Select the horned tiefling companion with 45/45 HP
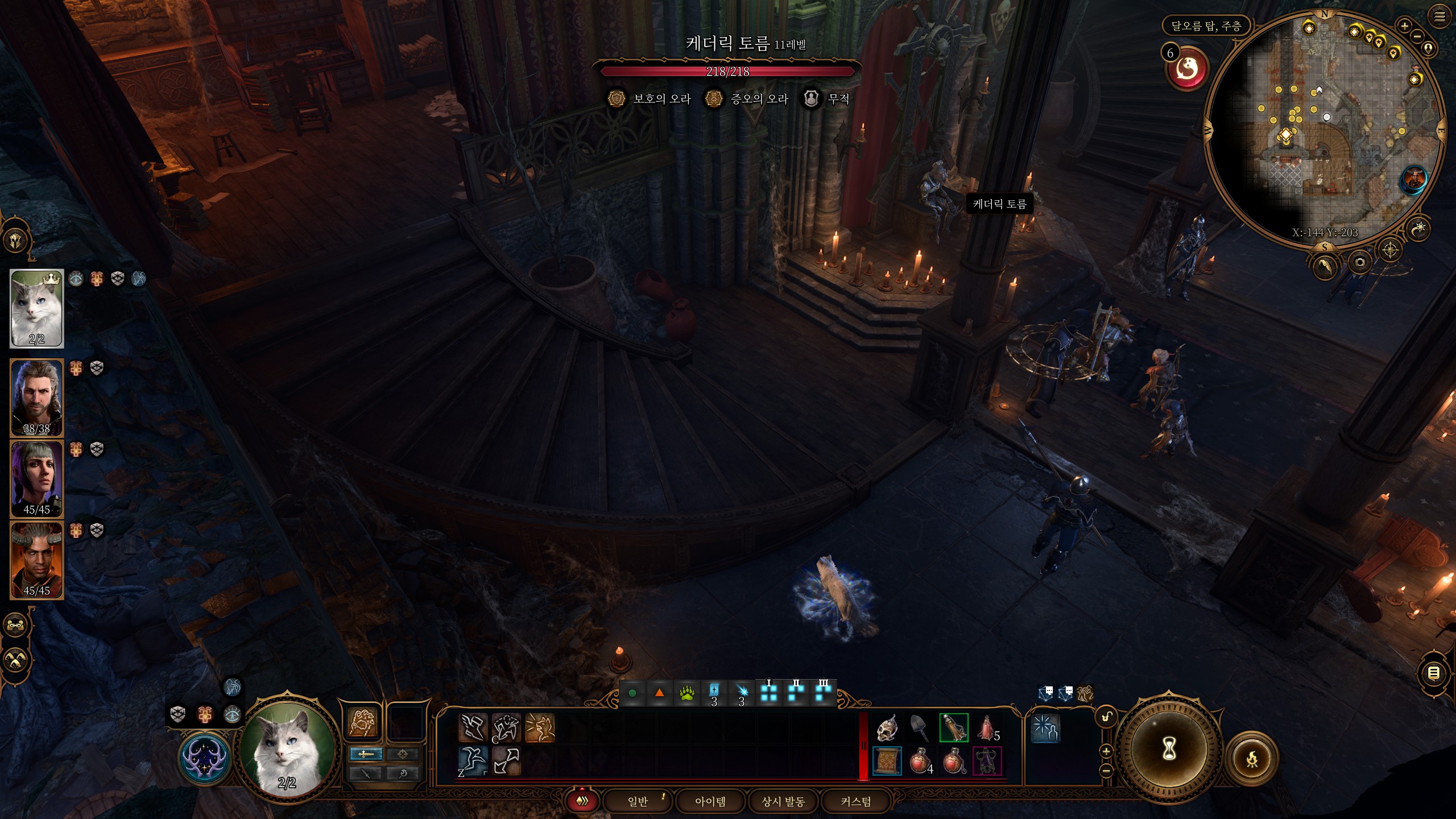The image size is (1456, 819). 37,560
